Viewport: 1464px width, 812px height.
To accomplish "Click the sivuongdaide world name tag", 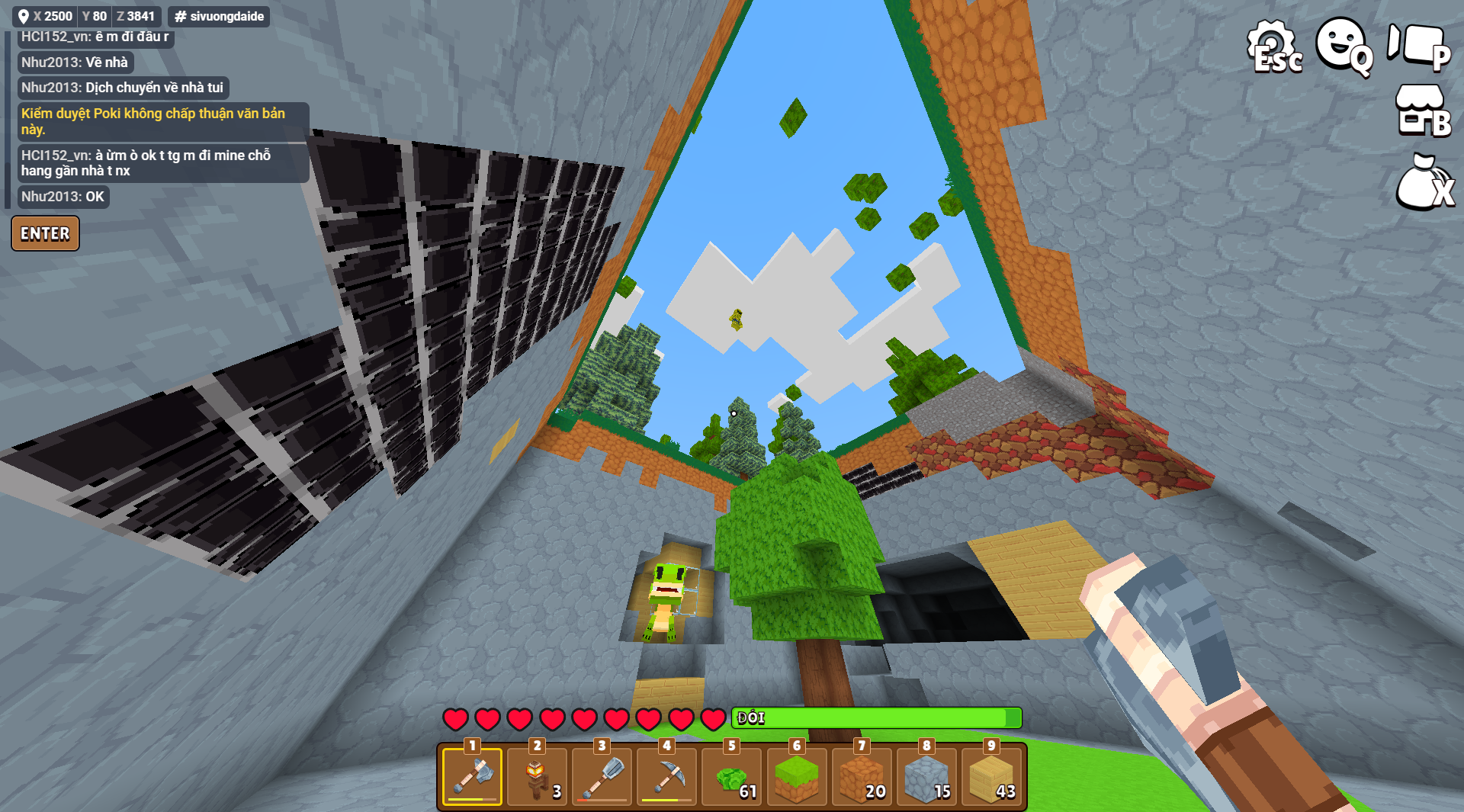I will click(x=219, y=16).
